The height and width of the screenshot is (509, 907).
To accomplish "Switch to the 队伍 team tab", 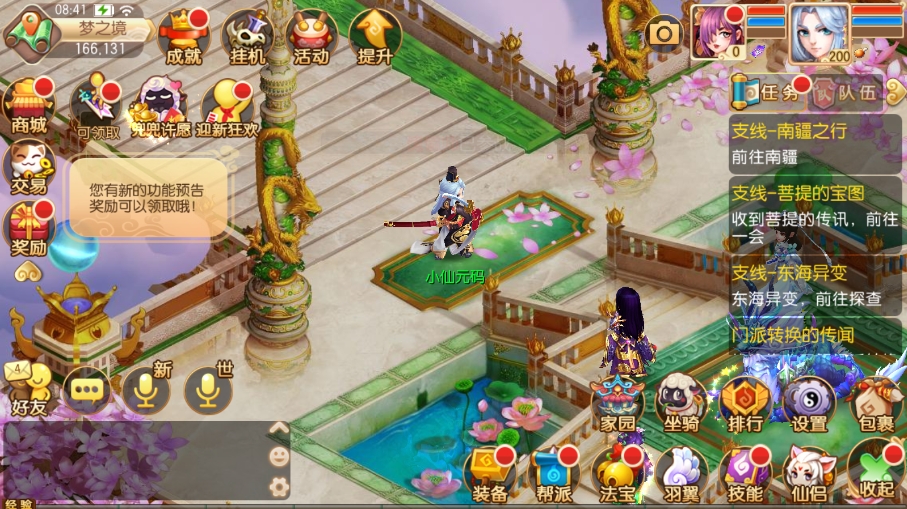I will pos(844,94).
